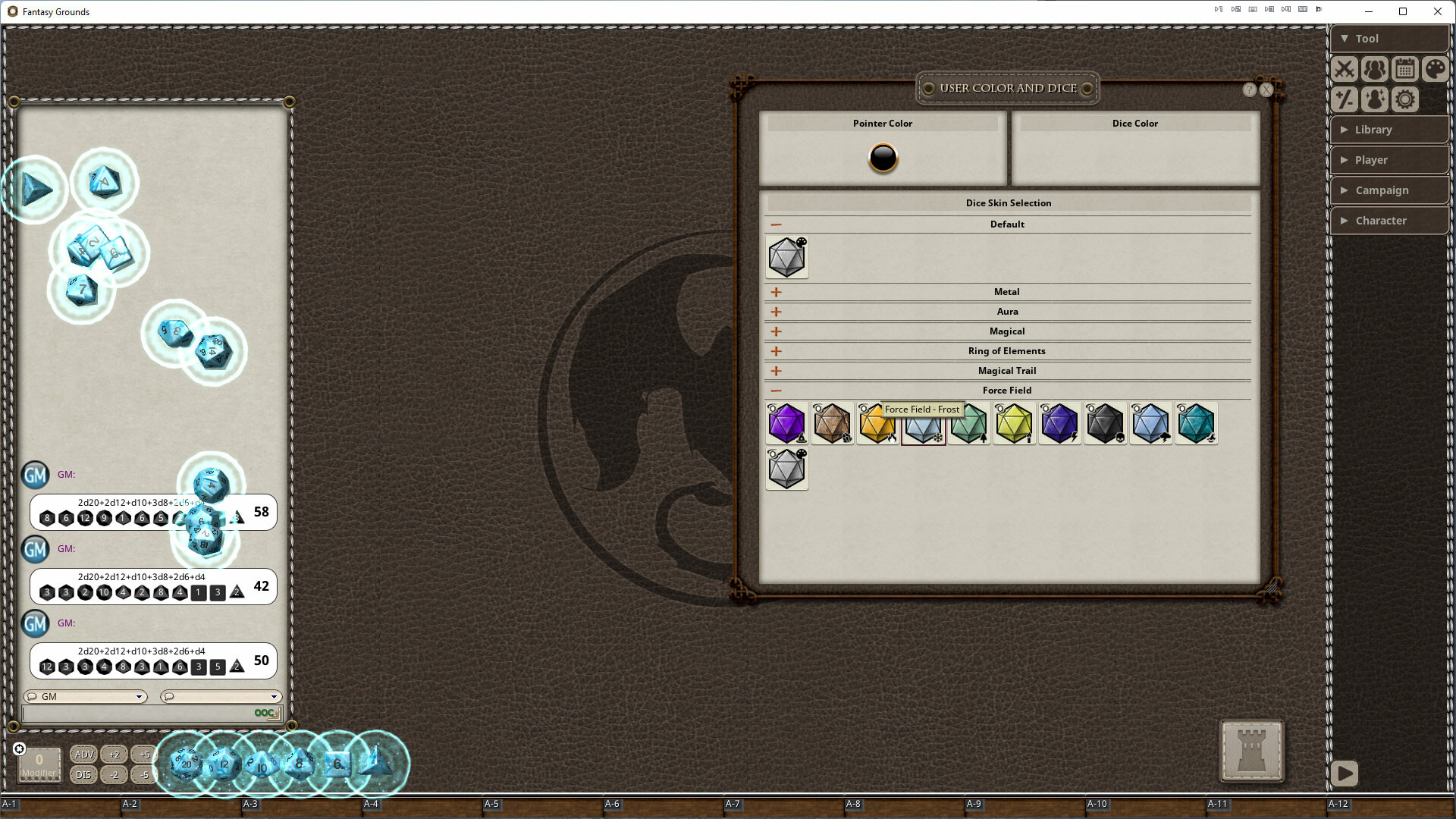Open the Combat Tracker crossed-swords icon
The image size is (1456, 819).
1345,69
